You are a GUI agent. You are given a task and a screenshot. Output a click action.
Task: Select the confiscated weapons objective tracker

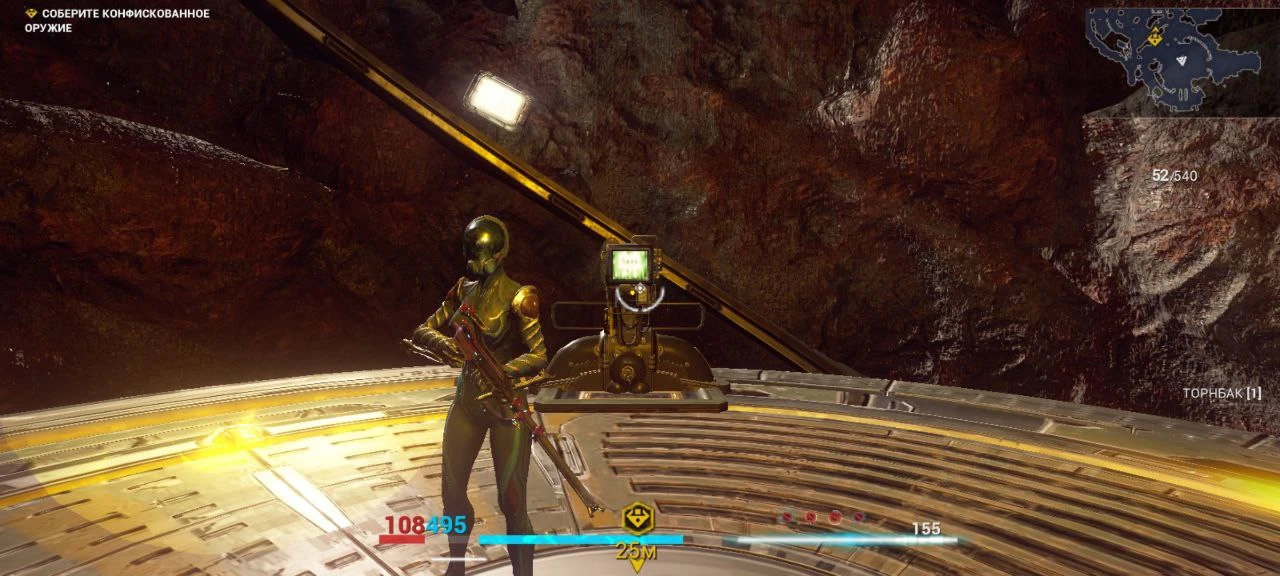tap(117, 20)
